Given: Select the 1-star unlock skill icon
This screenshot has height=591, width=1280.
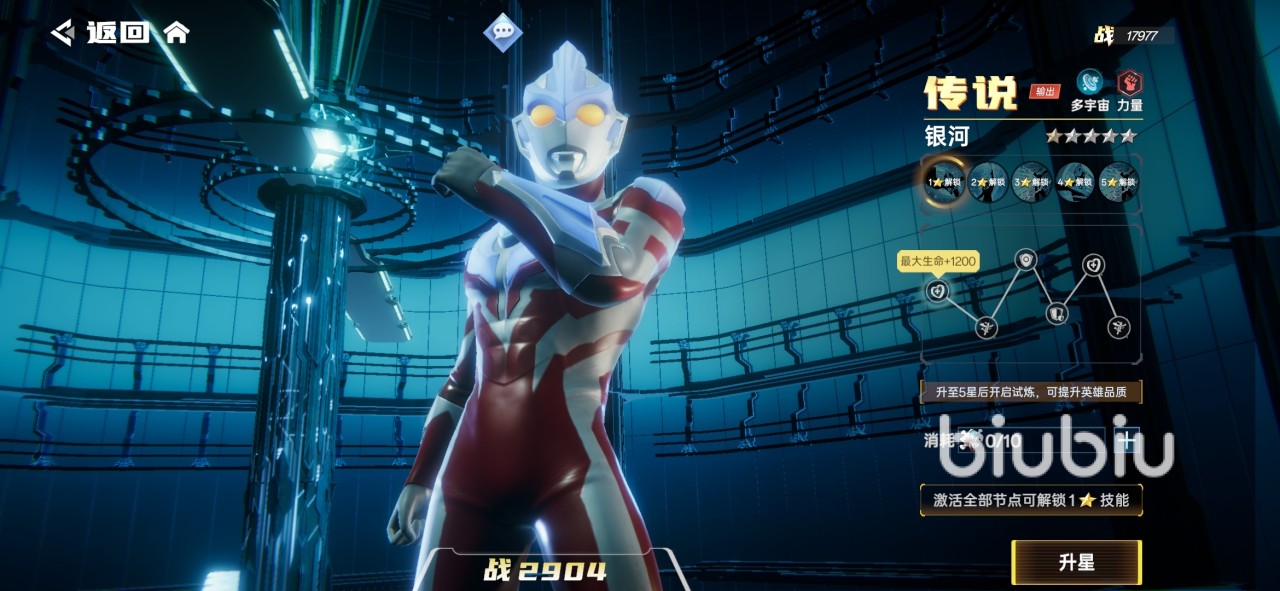Looking at the screenshot, I should pyautogui.click(x=944, y=183).
